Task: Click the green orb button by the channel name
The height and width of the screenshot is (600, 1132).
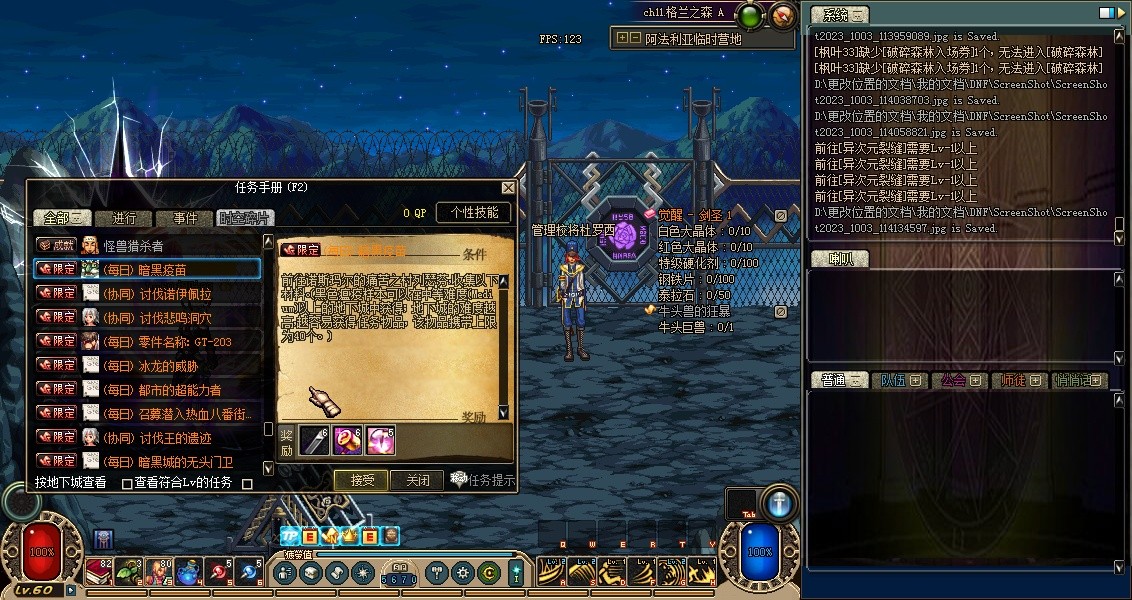Action: point(750,14)
